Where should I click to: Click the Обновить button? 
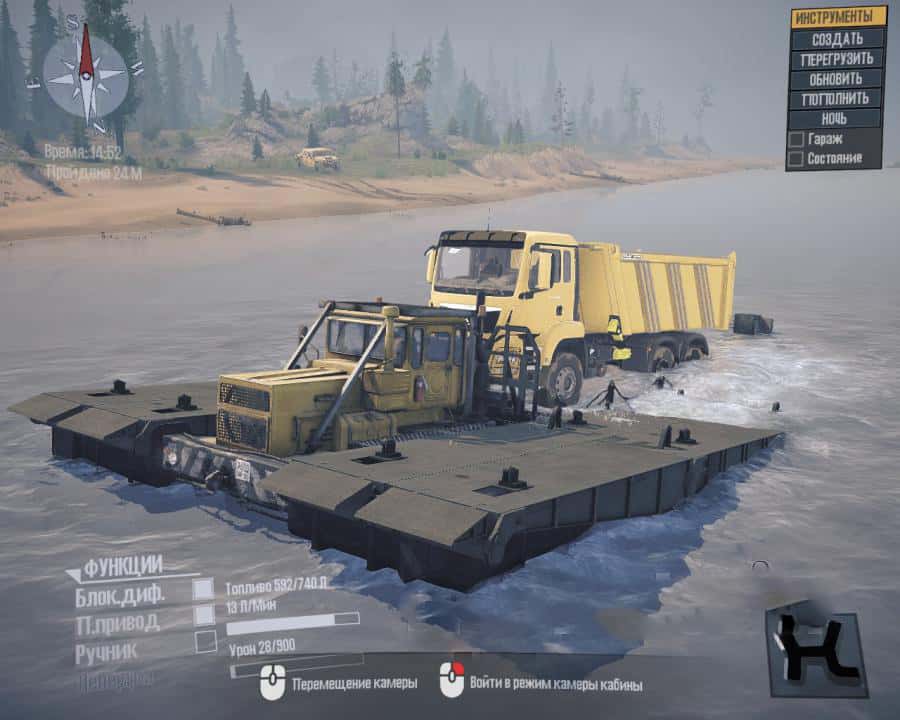[x=837, y=79]
